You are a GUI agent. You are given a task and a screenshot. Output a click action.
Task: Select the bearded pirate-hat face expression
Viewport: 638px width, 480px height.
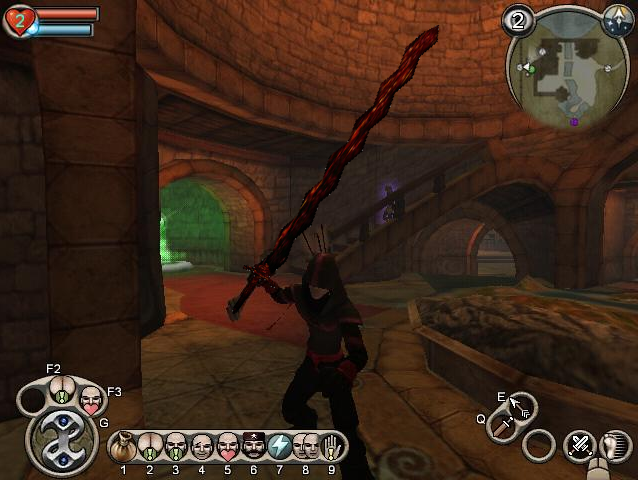click(x=253, y=446)
